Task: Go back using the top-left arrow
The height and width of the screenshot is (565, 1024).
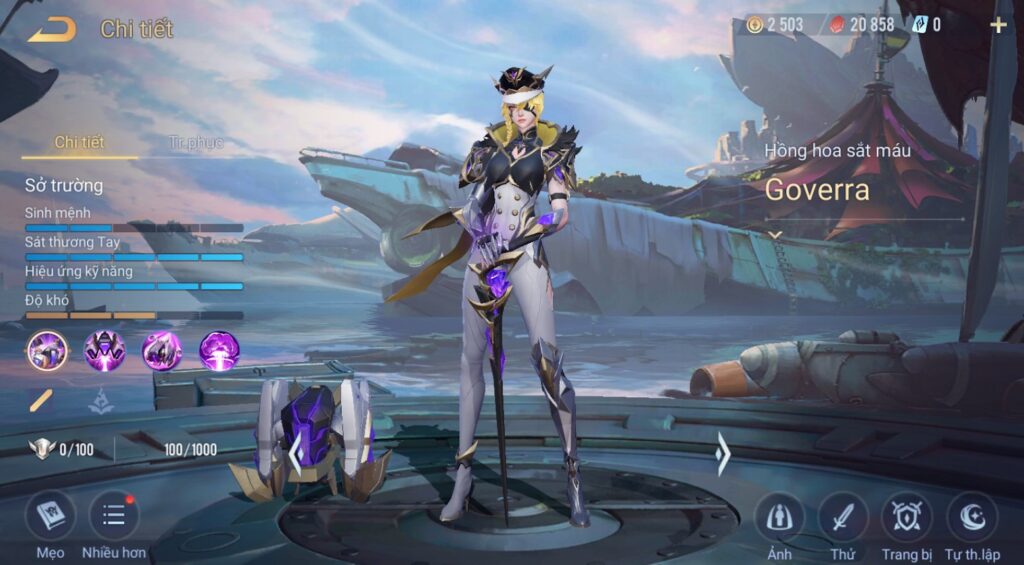Action: click(51, 30)
